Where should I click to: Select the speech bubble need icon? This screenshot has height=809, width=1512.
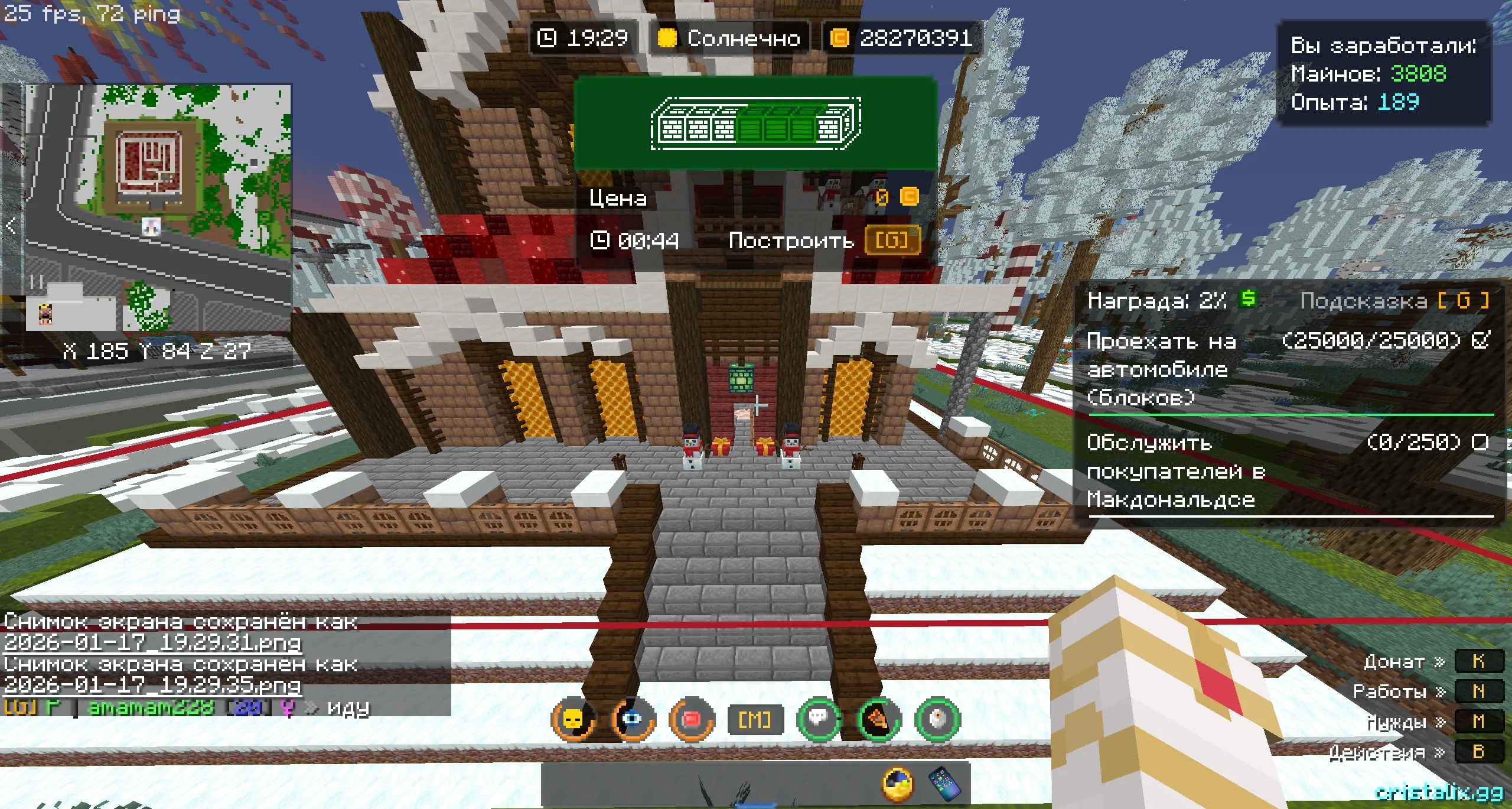[x=819, y=719]
